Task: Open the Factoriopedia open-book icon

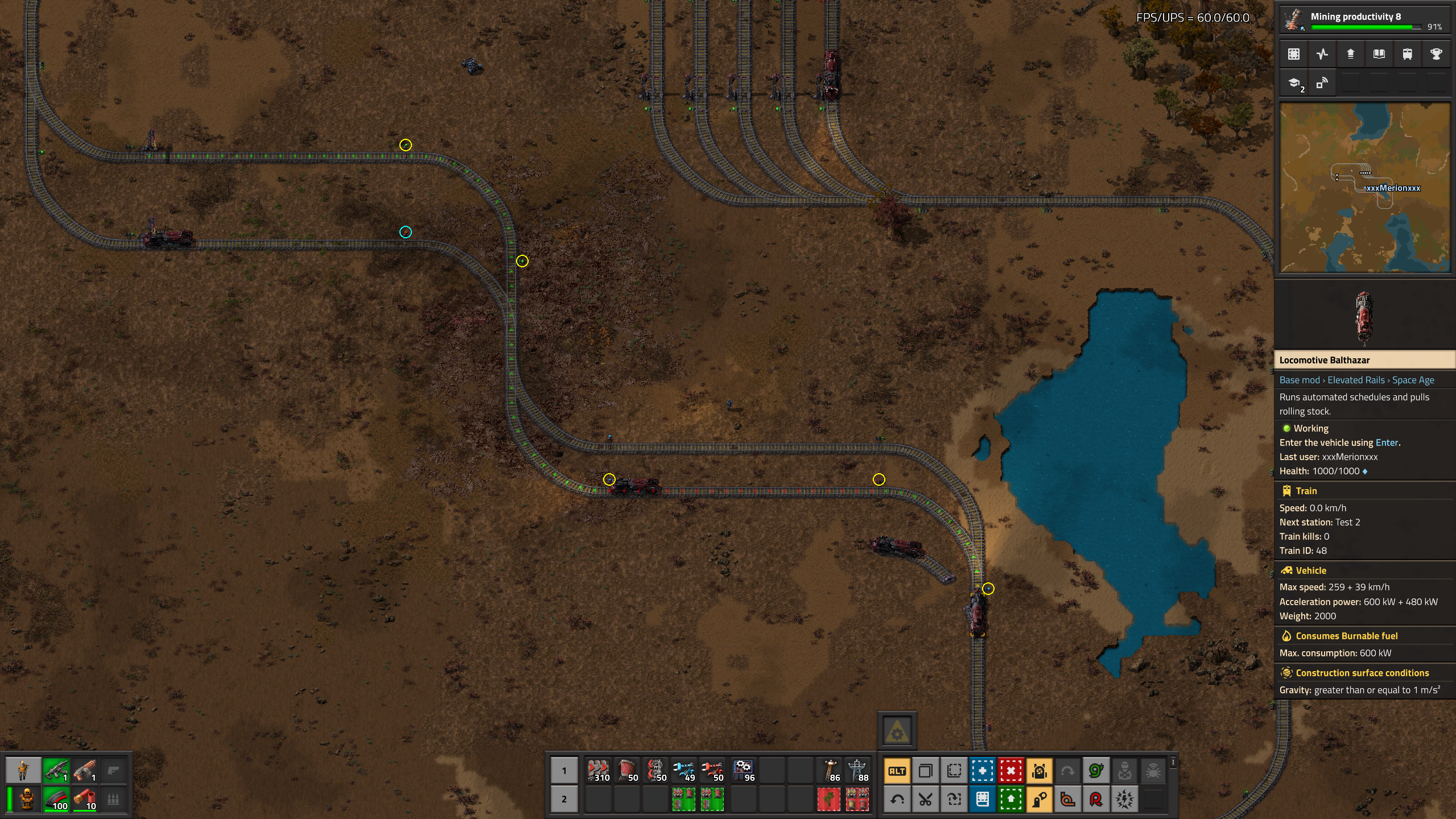Action: coord(1379,54)
